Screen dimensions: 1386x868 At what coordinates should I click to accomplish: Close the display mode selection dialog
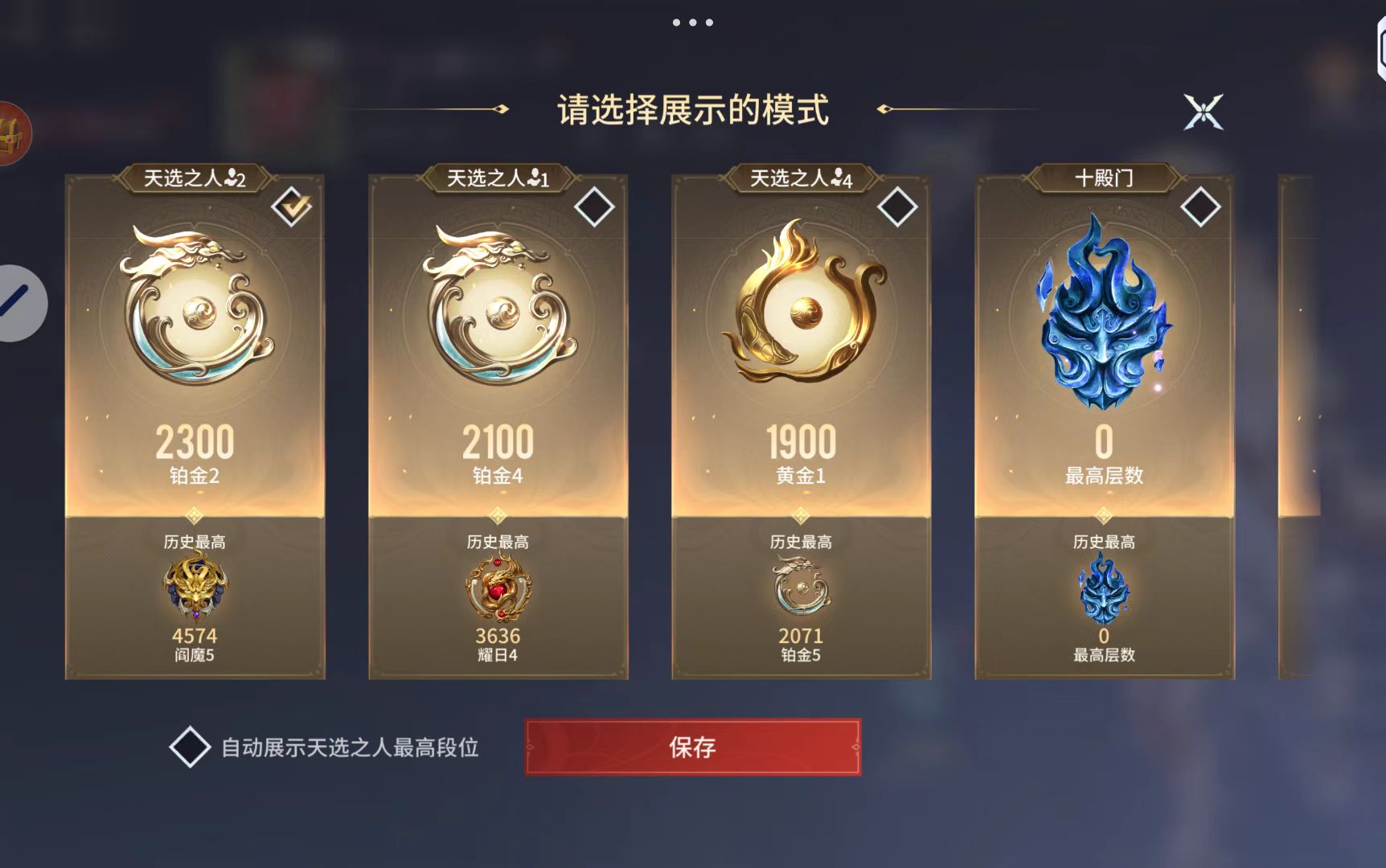(x=1203, y=112)
